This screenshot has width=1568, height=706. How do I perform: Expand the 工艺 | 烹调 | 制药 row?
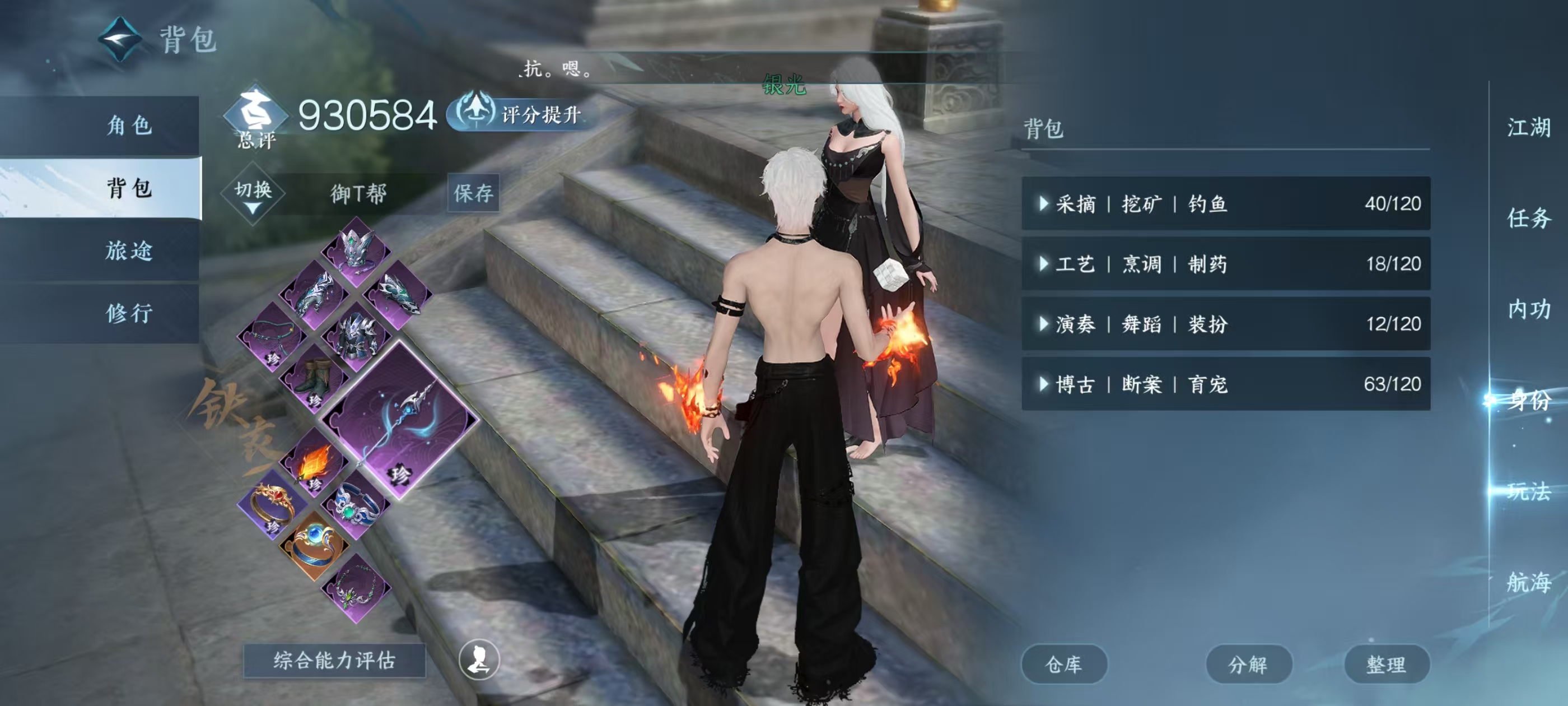1225,264
